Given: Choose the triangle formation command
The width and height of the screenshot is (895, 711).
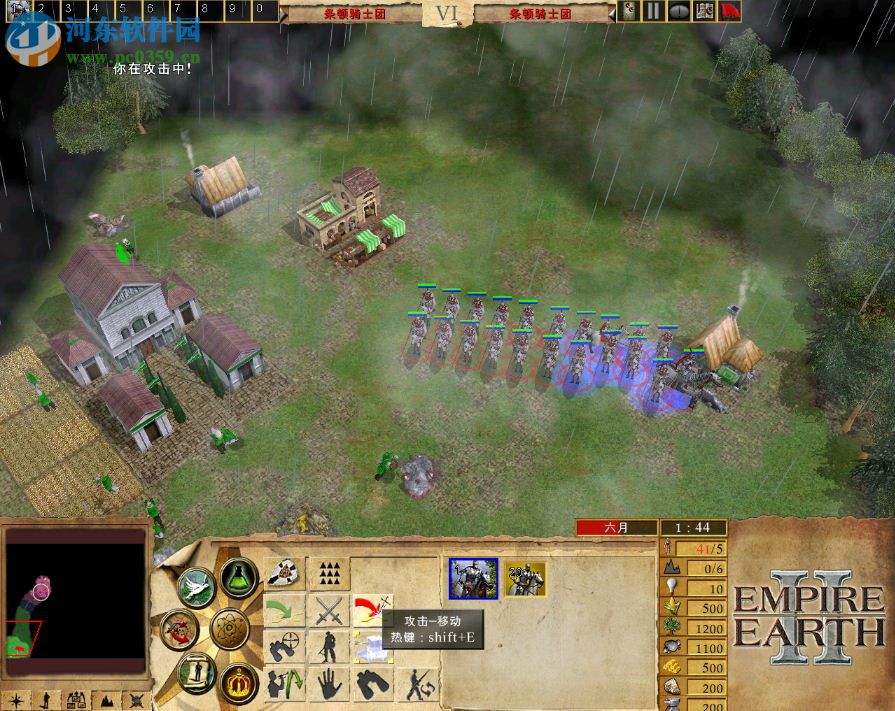Looking at the screenshot, I should (x=329, y=573).
